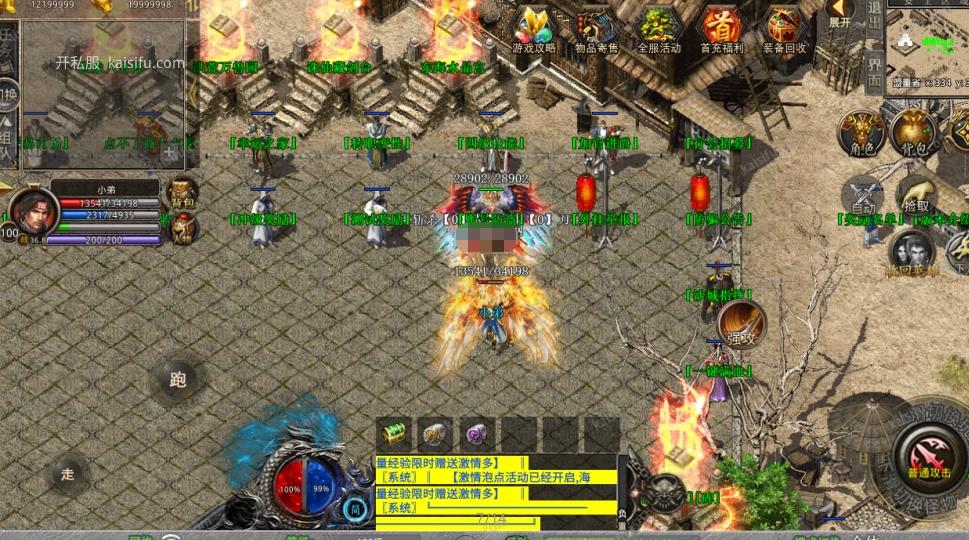Switch movement to 走 walk
The height and width of the screenshot is (540, 969).
[x=68, y=474]
